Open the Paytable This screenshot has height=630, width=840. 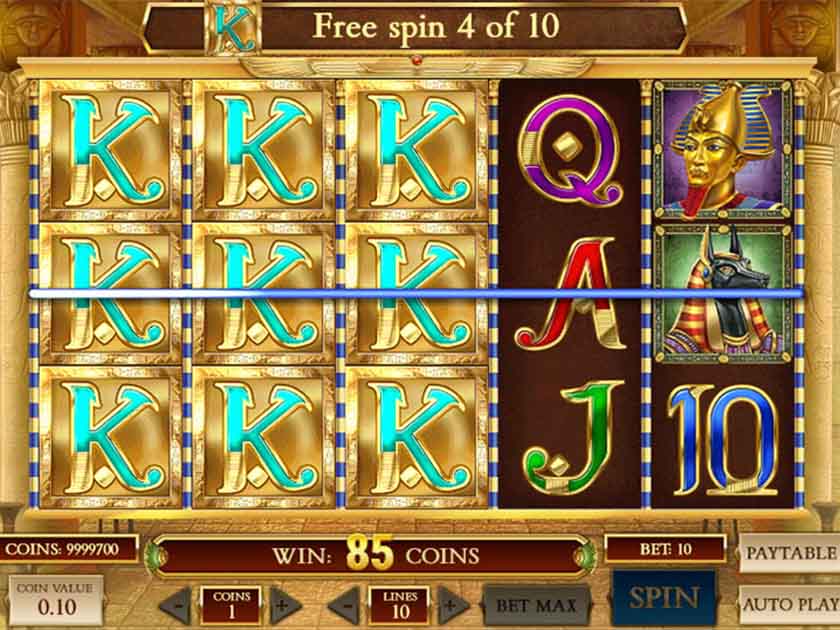point(790,552)
